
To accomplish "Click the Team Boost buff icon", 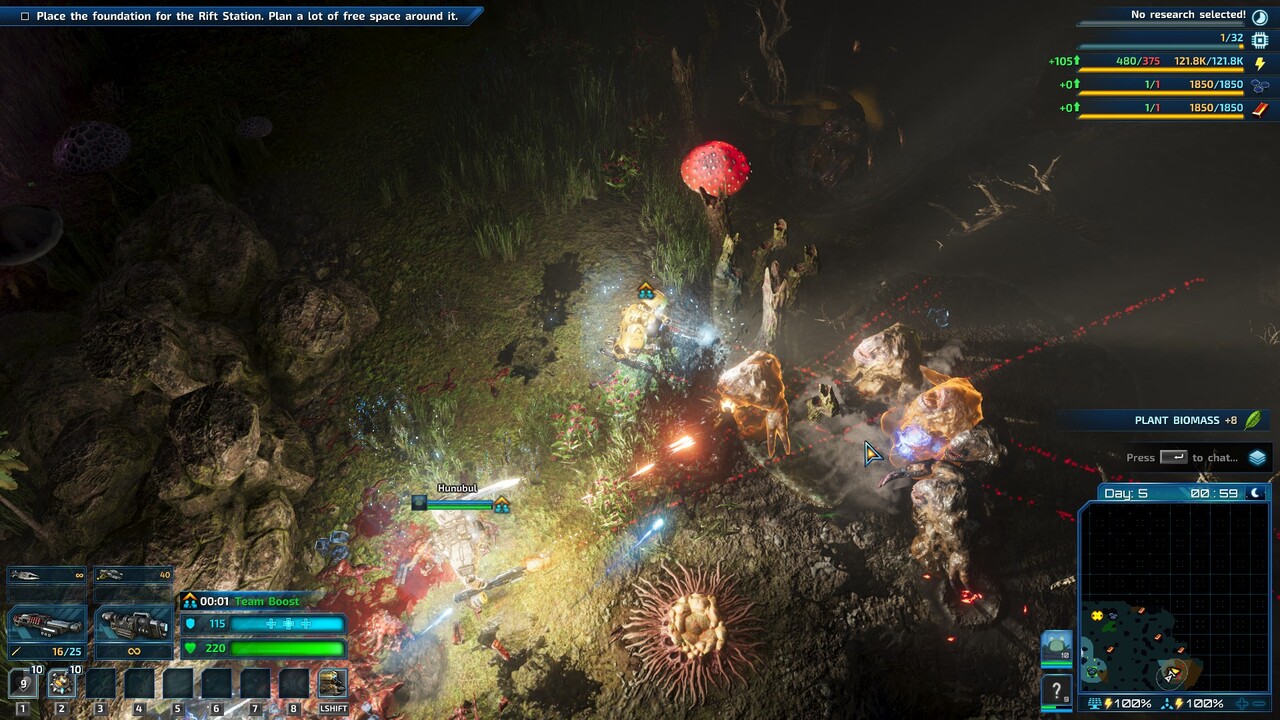I will pyautogui.click(x=189, y=601).
